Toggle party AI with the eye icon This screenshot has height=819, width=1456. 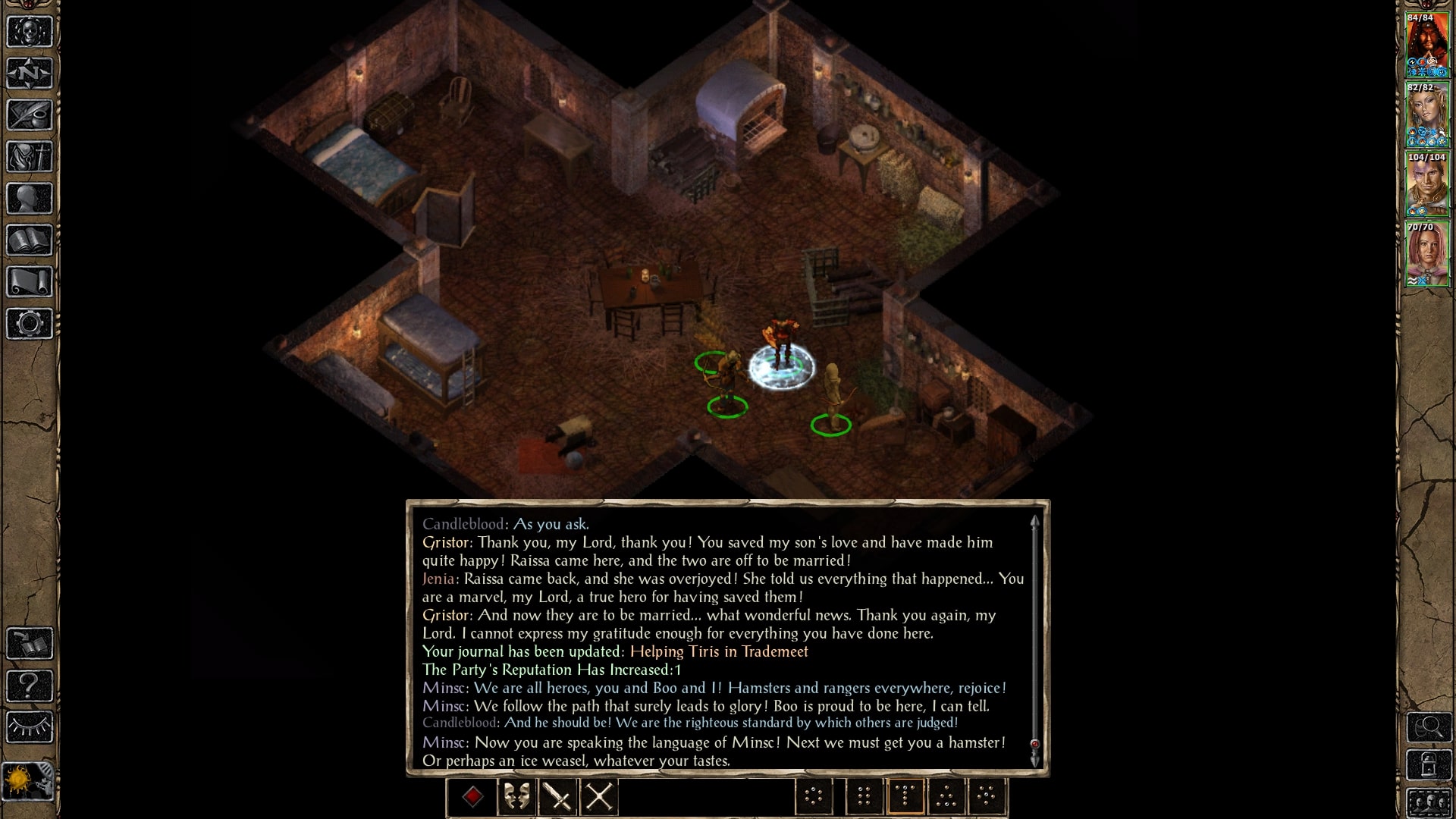28,726
